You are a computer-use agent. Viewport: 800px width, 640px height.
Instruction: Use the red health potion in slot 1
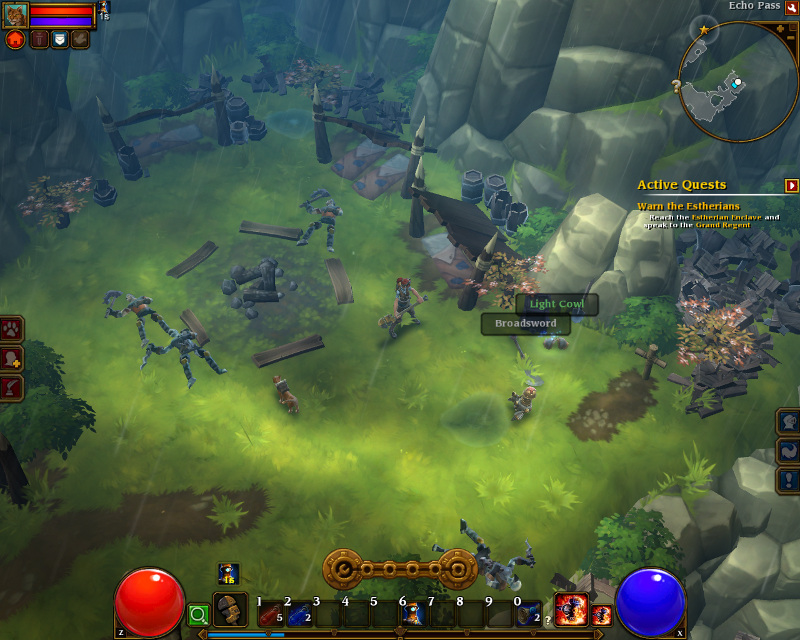[x=269, y=614]
